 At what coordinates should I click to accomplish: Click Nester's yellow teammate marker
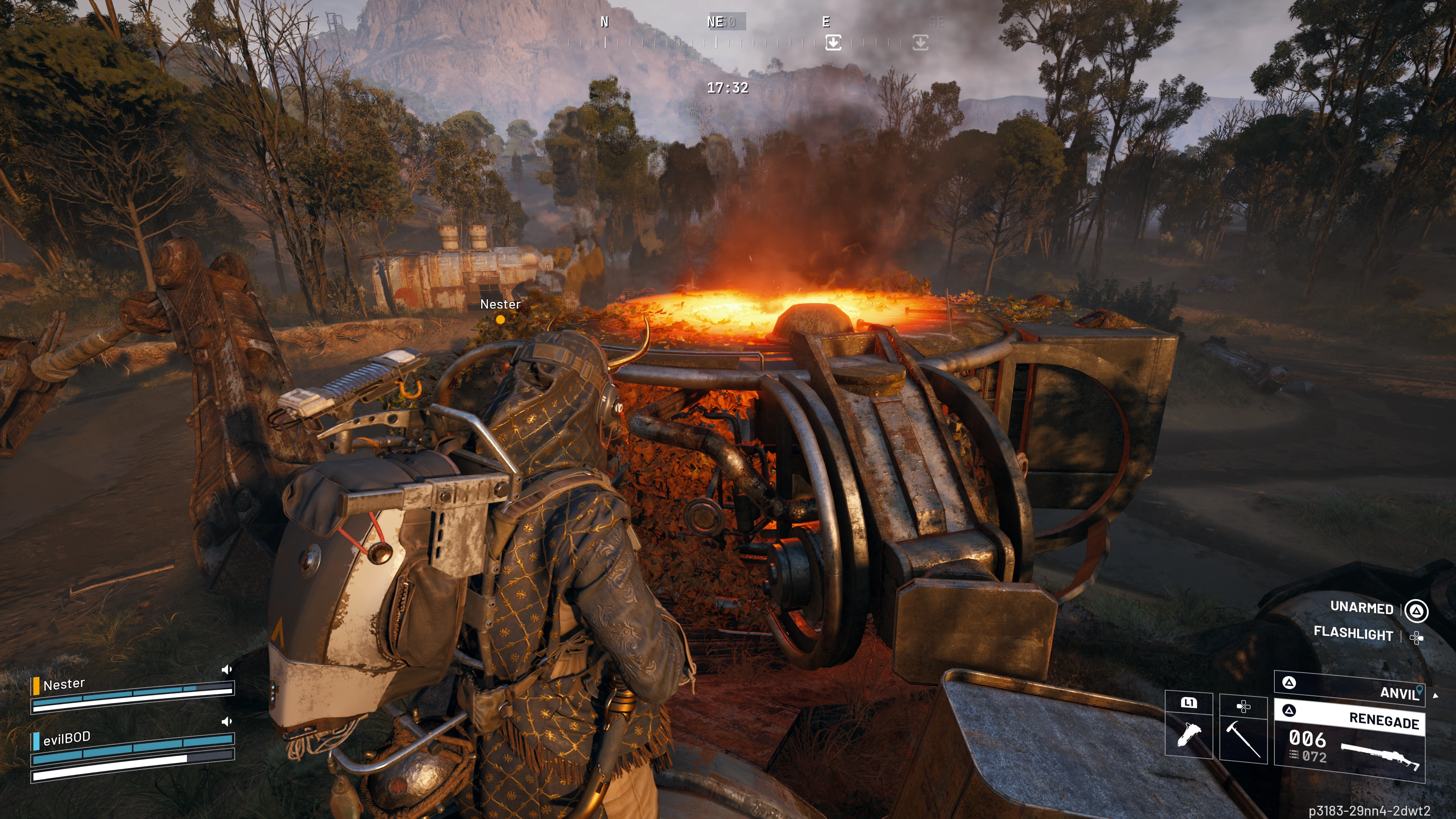pos(500,319)
